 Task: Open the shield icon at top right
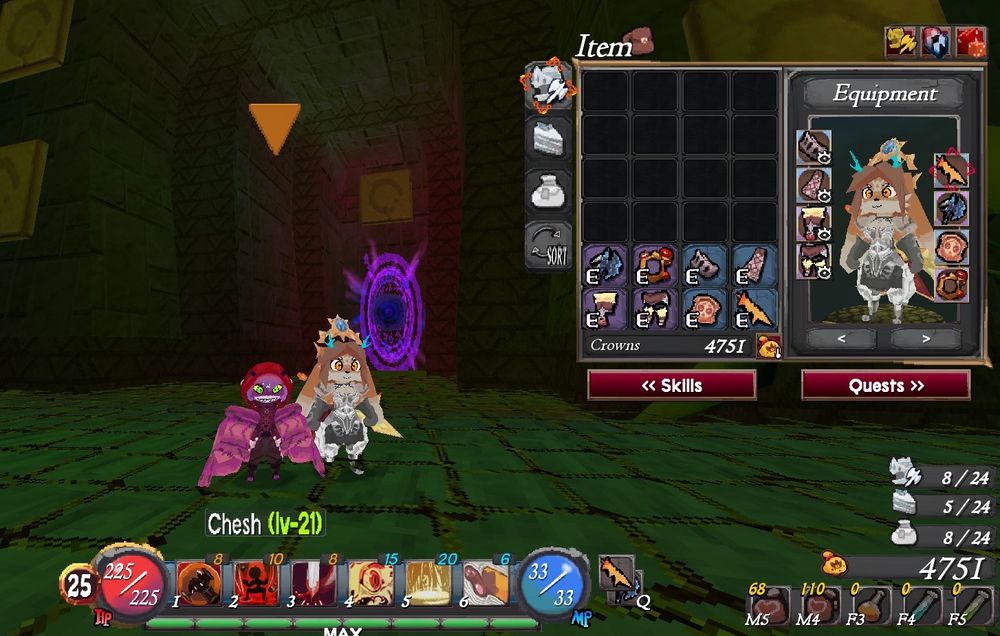935,42
